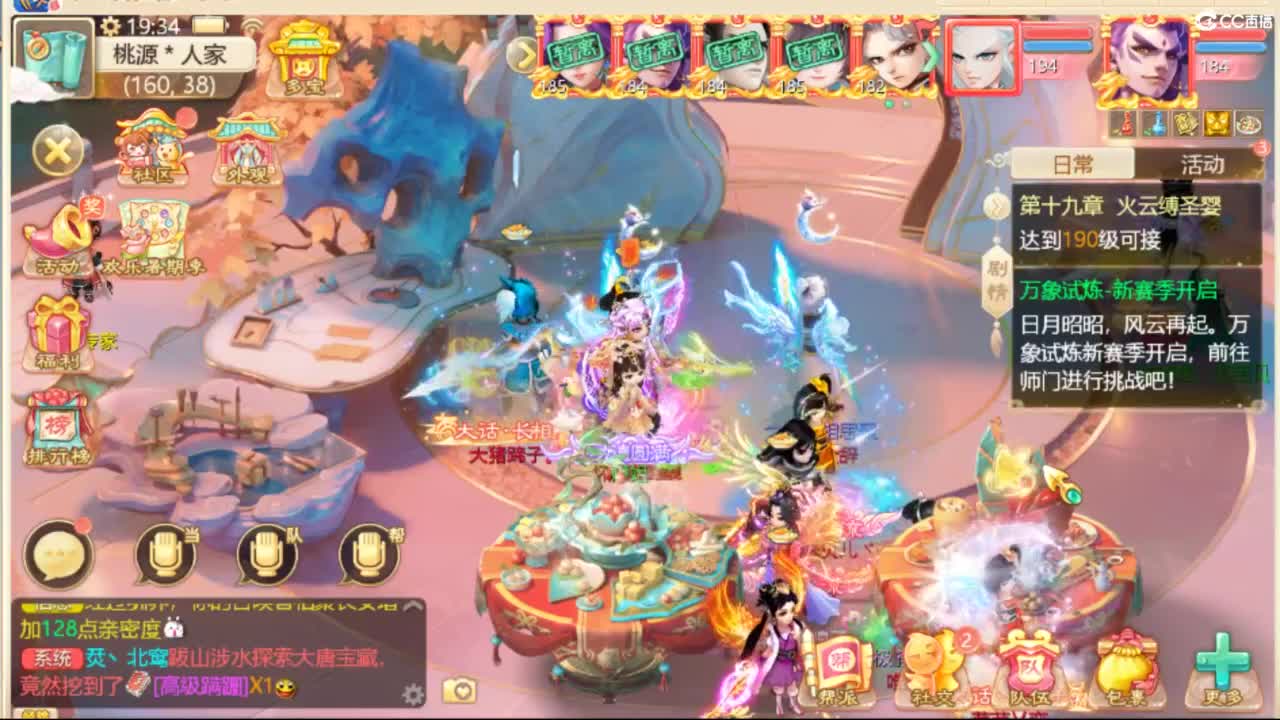This screenshot has height=720, width=1280.
Task: Switch to the 活动 tab
Action: (x=1199, y=166)
